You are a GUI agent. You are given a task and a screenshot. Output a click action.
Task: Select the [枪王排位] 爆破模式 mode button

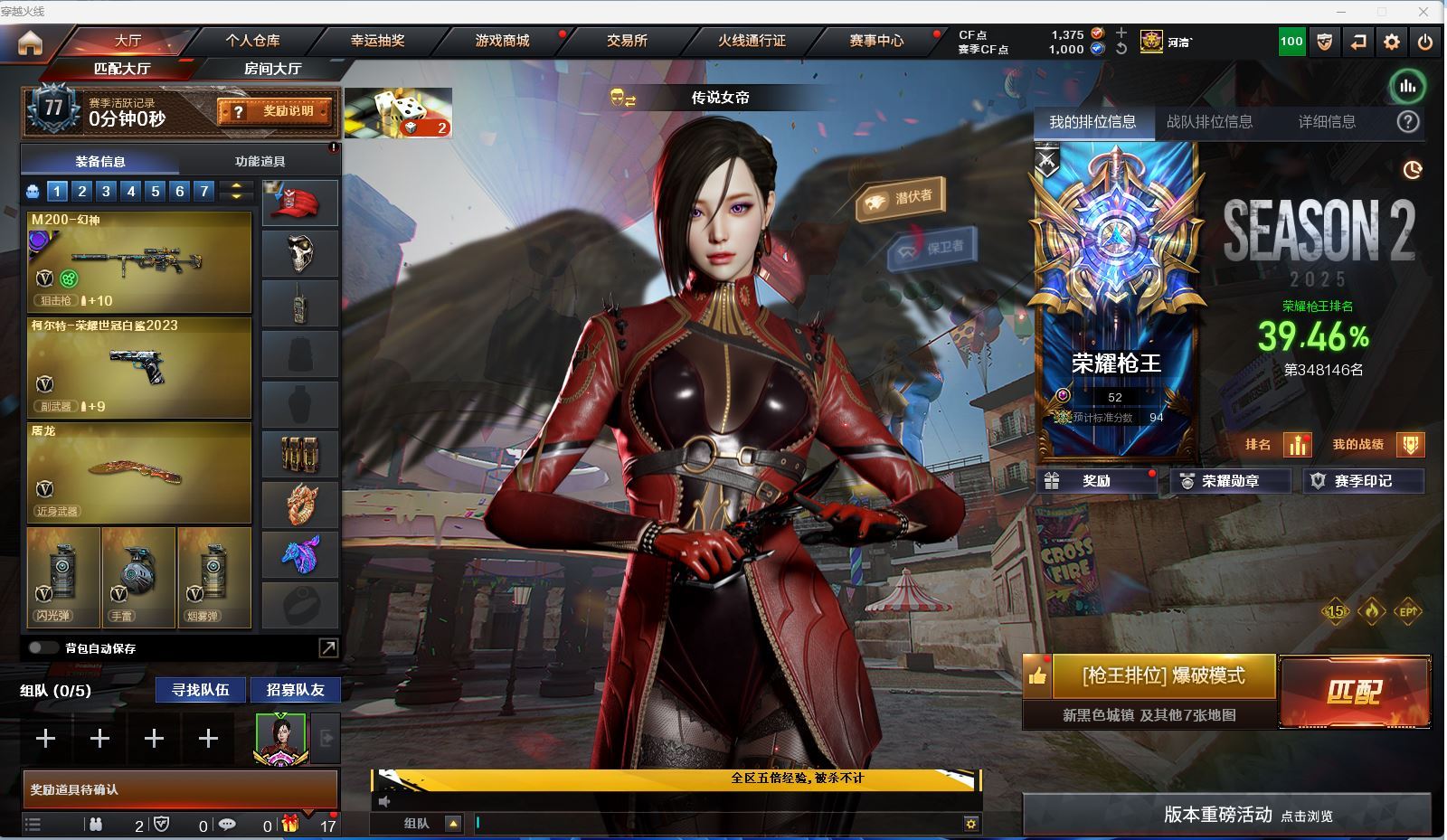click(x=1163, y=676)
